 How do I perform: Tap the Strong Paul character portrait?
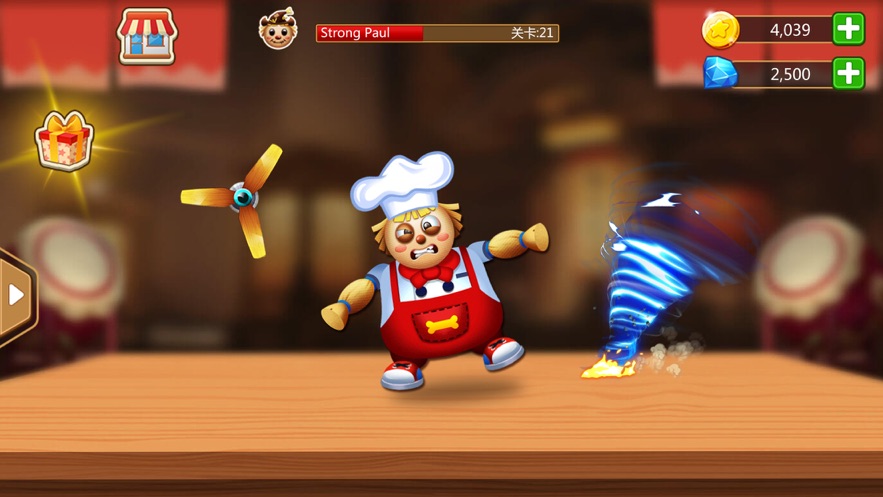[x=278, y=30]
